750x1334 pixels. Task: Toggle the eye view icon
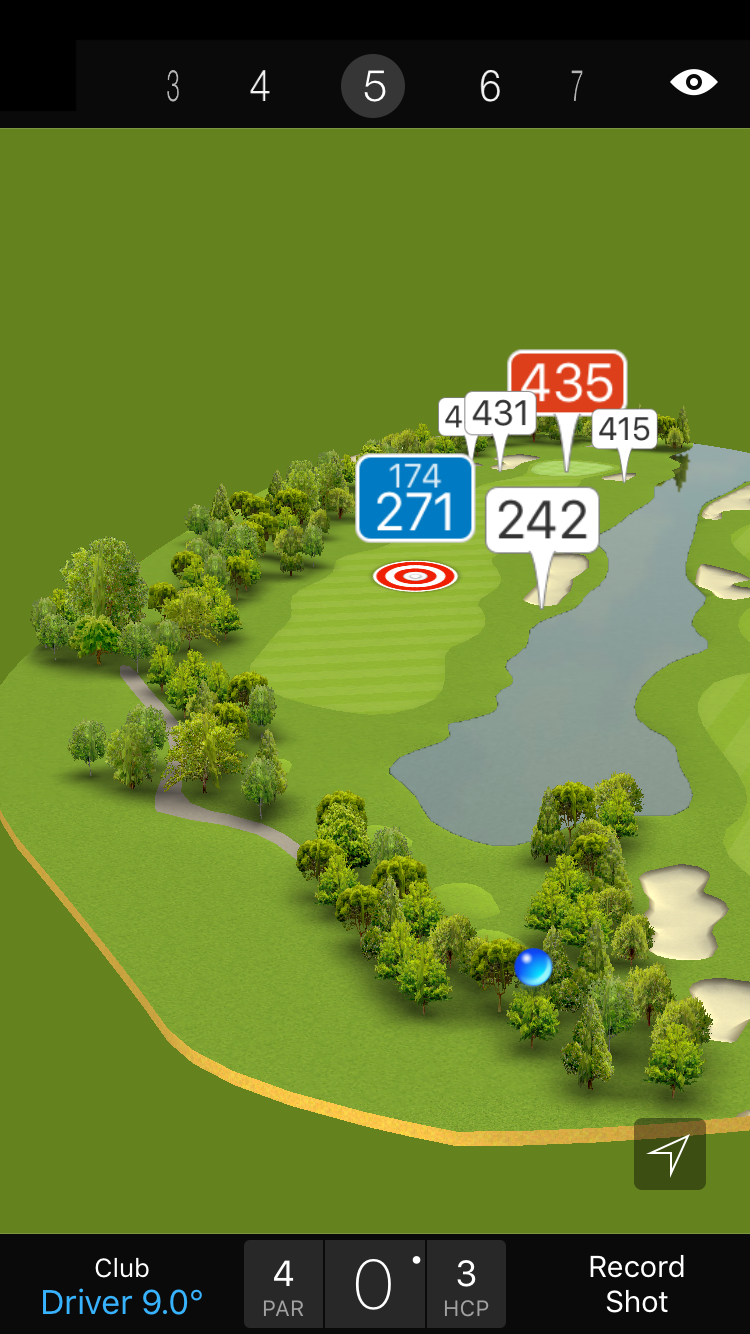click(x=693, y=83)
